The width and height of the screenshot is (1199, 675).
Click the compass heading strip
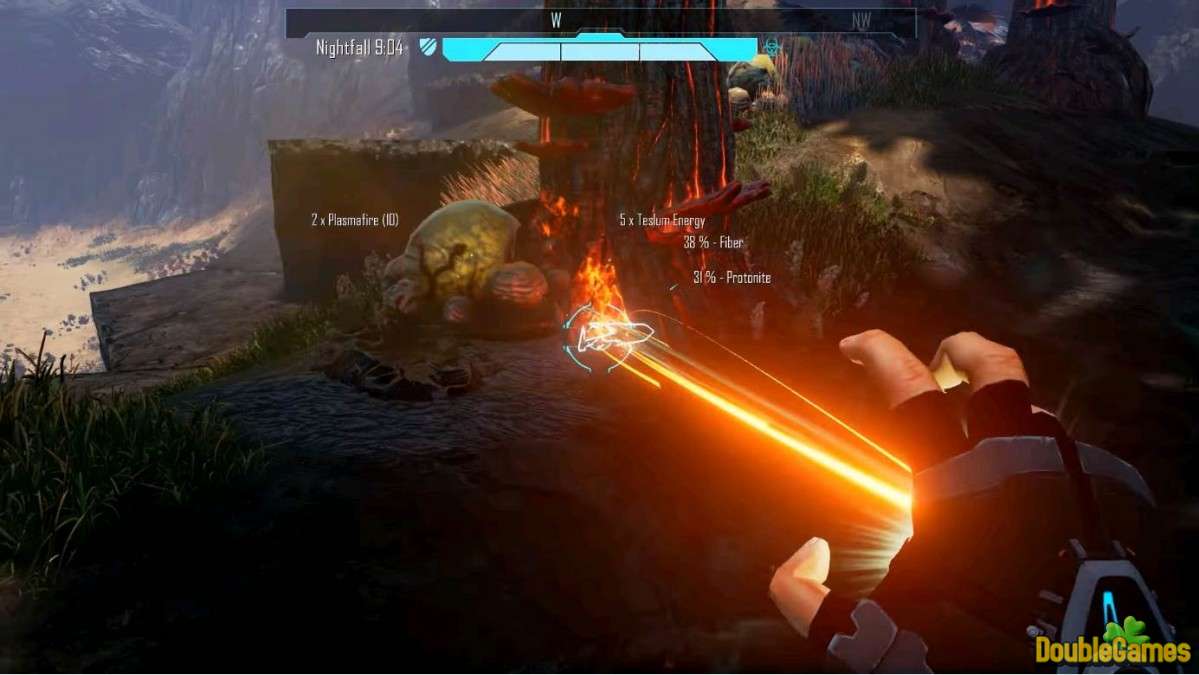click(x=600, y=20)
